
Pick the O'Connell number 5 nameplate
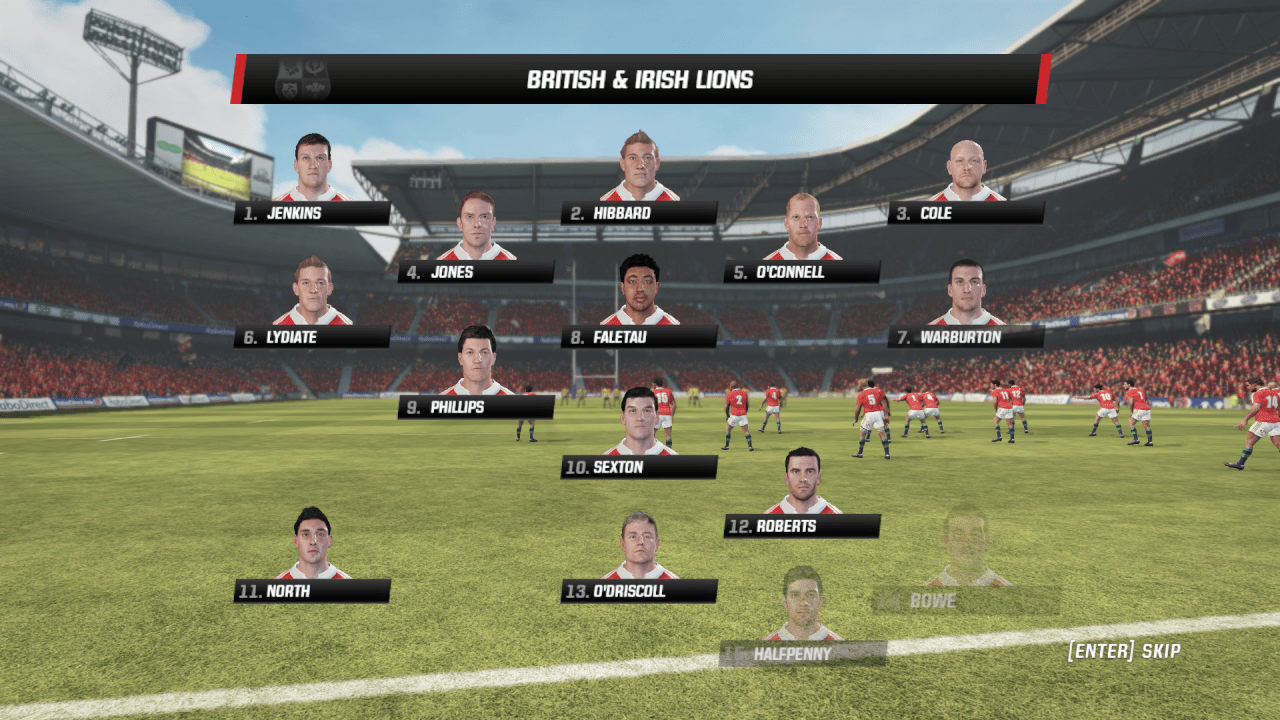[802, 272]
